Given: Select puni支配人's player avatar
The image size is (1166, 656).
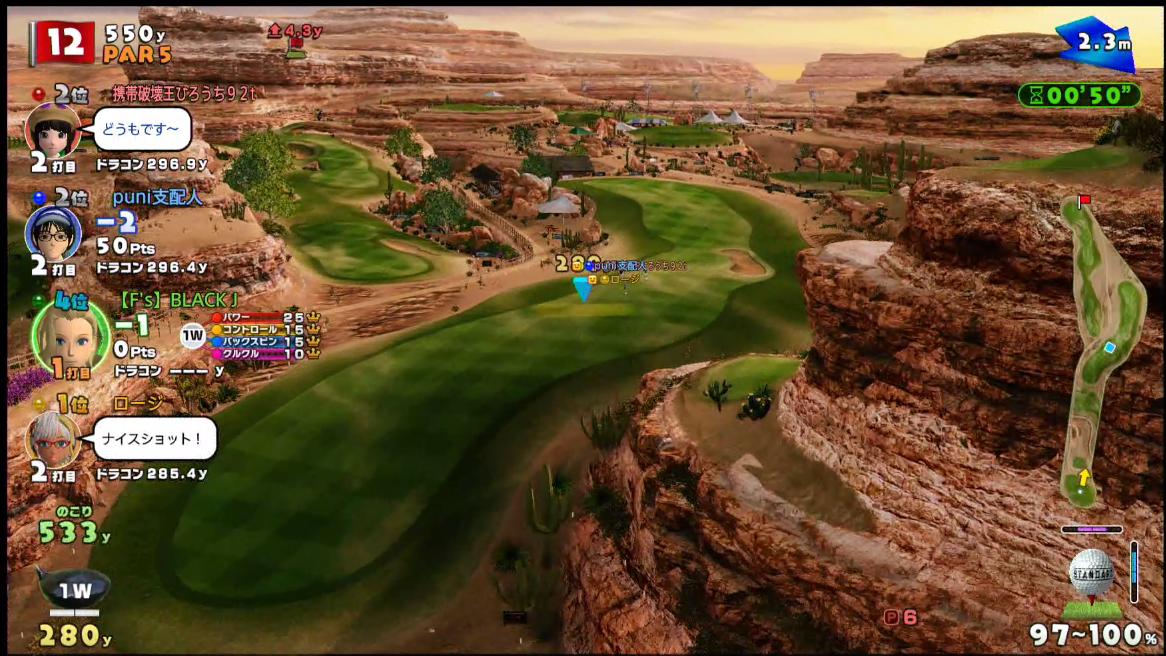Looking at the screenshot, I should point(52,234).
